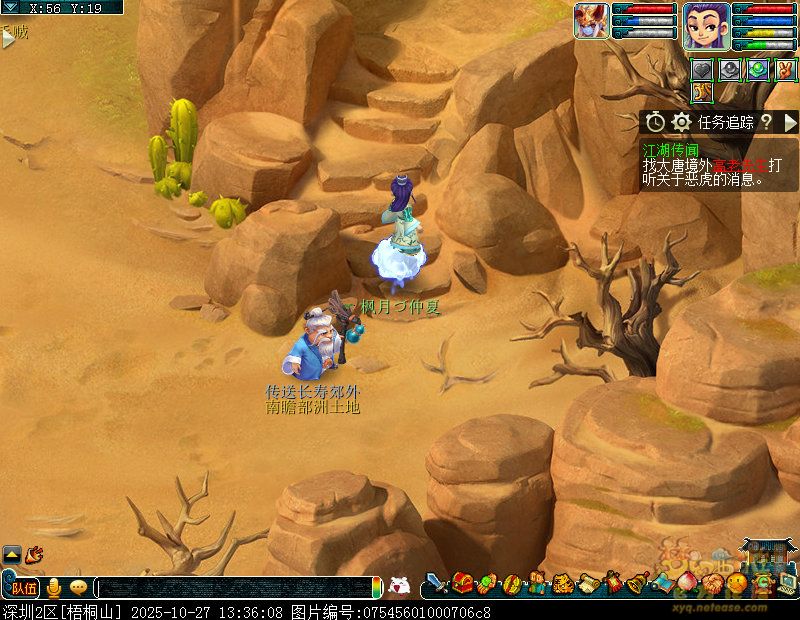The image size is (800, 620).
Task: Open the task tracker help question mark
Action: click(766, 122)
